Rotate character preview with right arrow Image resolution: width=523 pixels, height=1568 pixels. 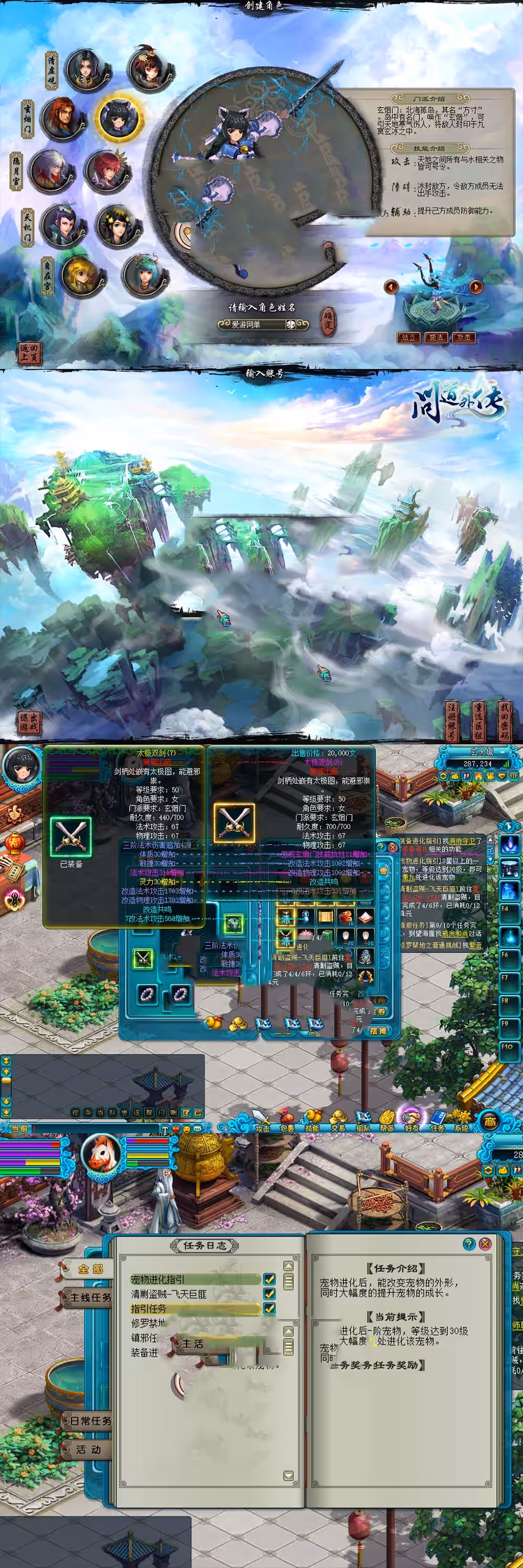coord(475,286)
